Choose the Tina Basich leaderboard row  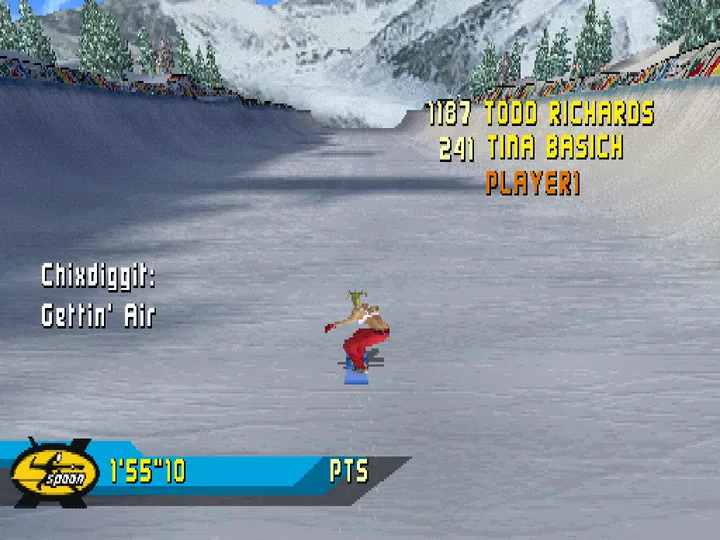[x=554, y=149]
